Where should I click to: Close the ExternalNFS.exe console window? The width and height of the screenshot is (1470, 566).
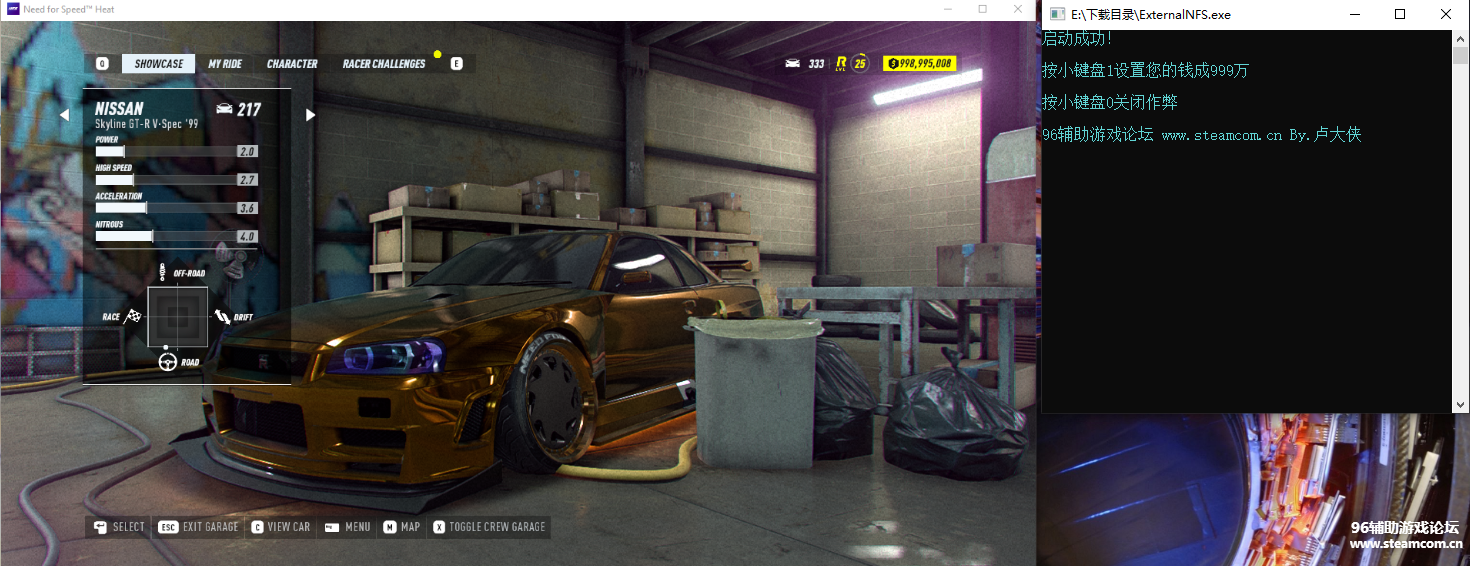pos(1445,15)
